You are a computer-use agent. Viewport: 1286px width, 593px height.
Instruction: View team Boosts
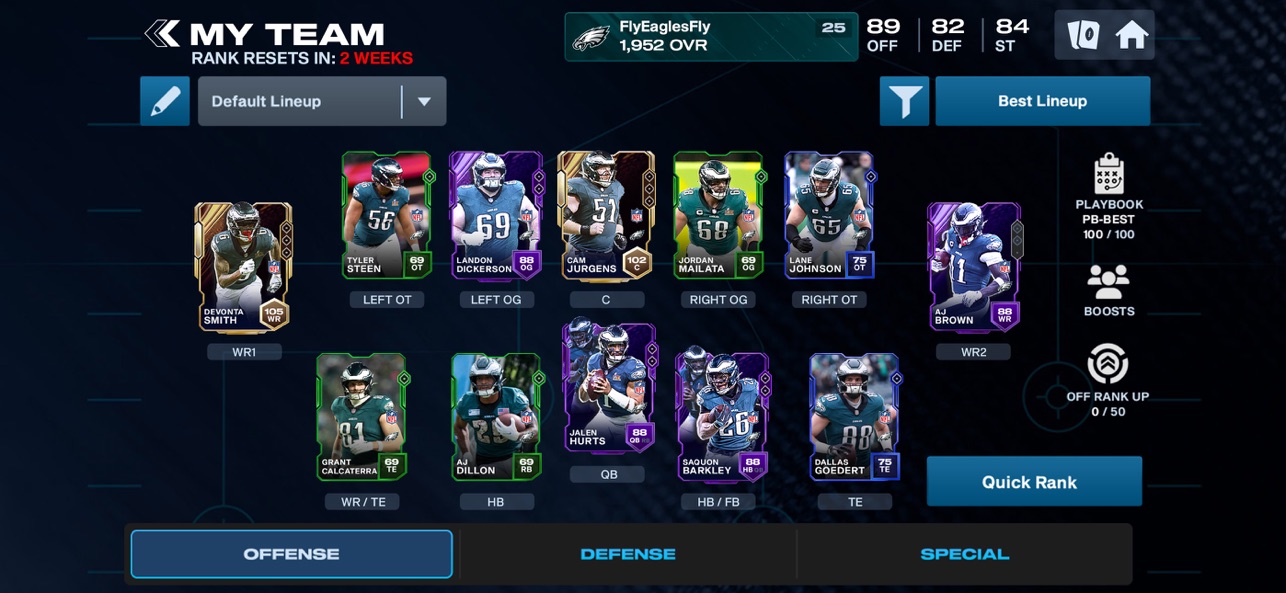tap(1109, 291)
